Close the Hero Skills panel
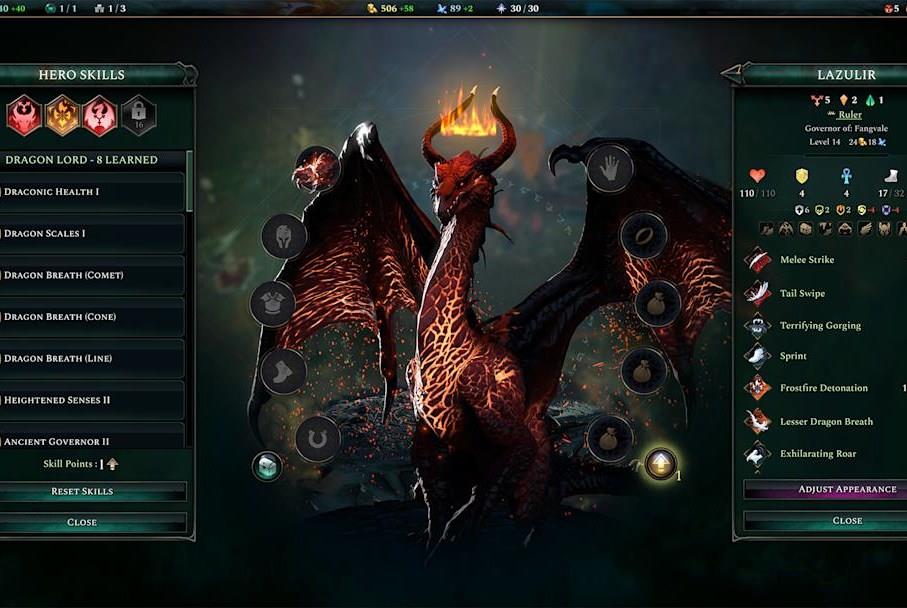Viewport: 907px width, 608px height. click(82, 522)
